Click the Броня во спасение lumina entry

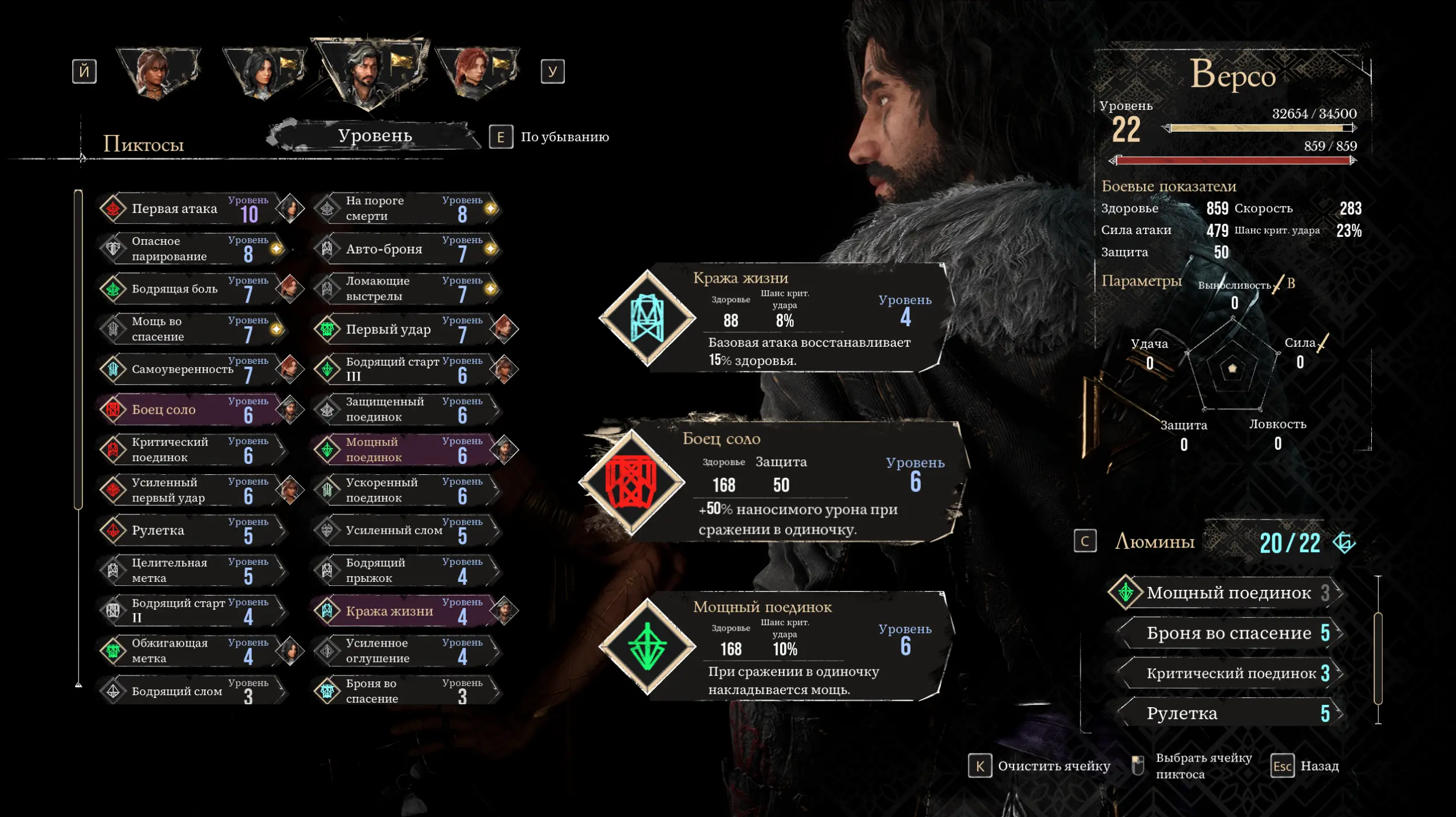point(1228,633)
